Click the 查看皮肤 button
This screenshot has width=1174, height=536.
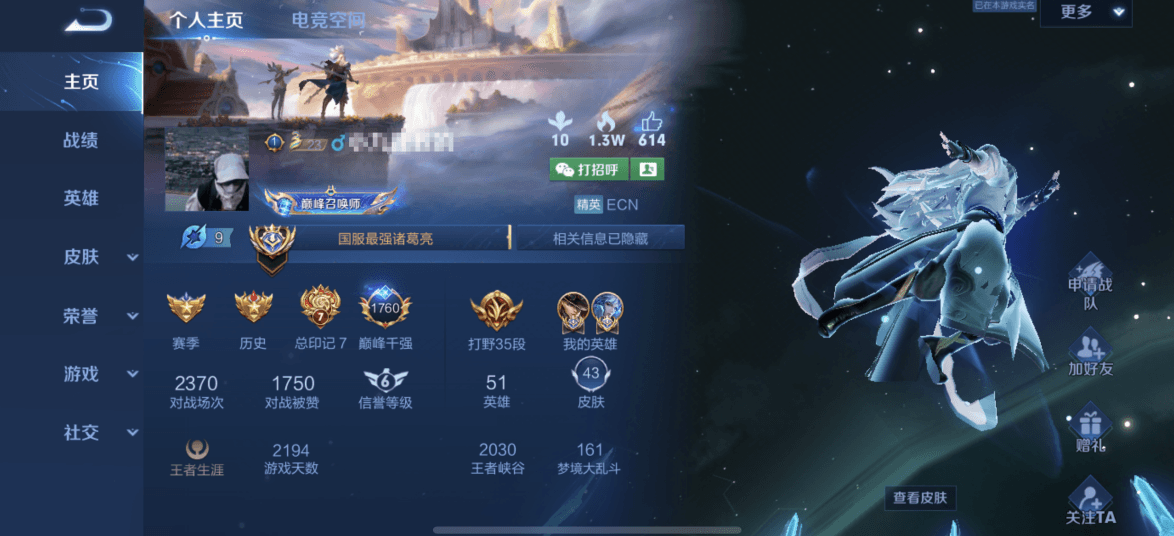point(921,497)
